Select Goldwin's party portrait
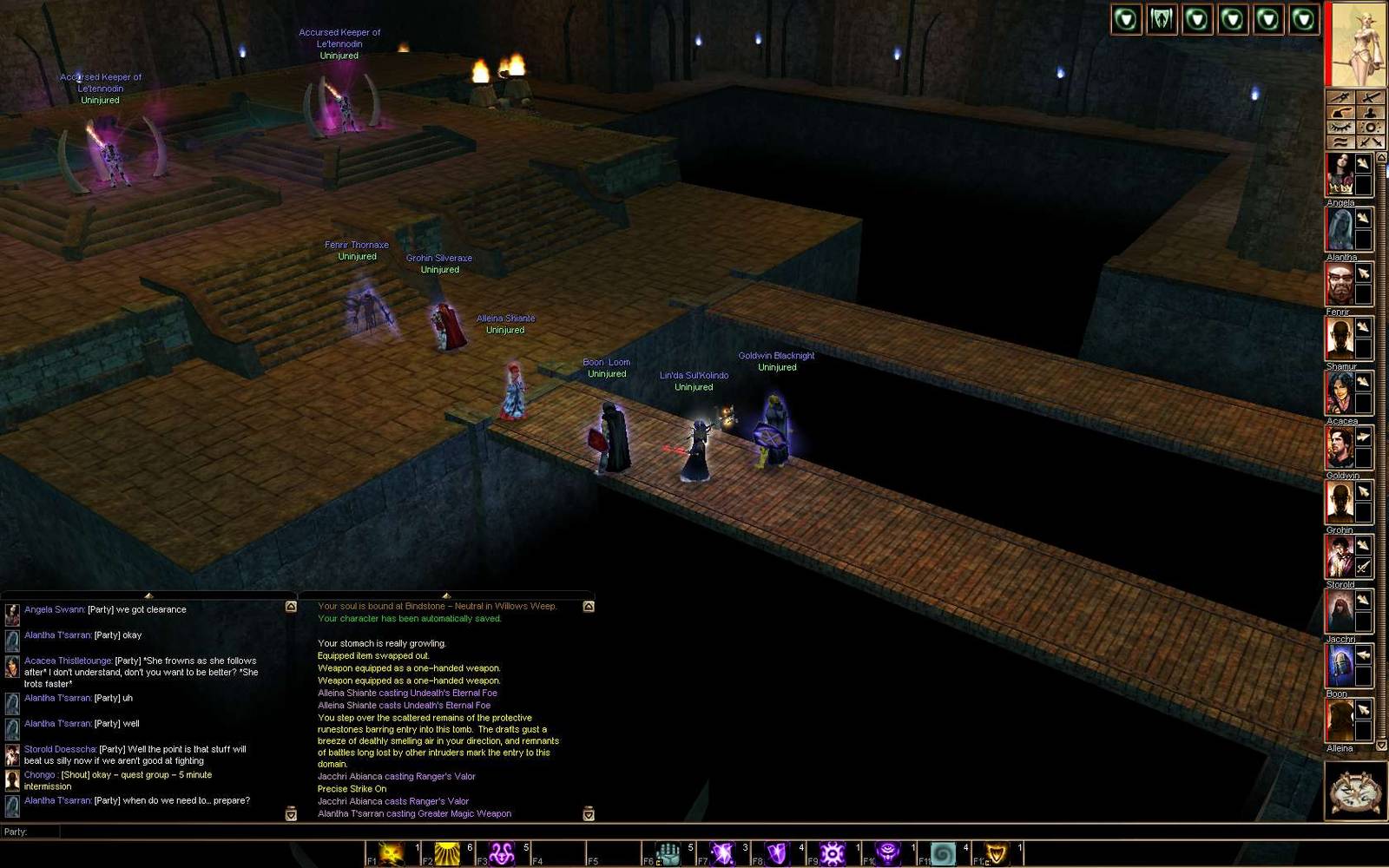1389x868 pixels. 1341,447
